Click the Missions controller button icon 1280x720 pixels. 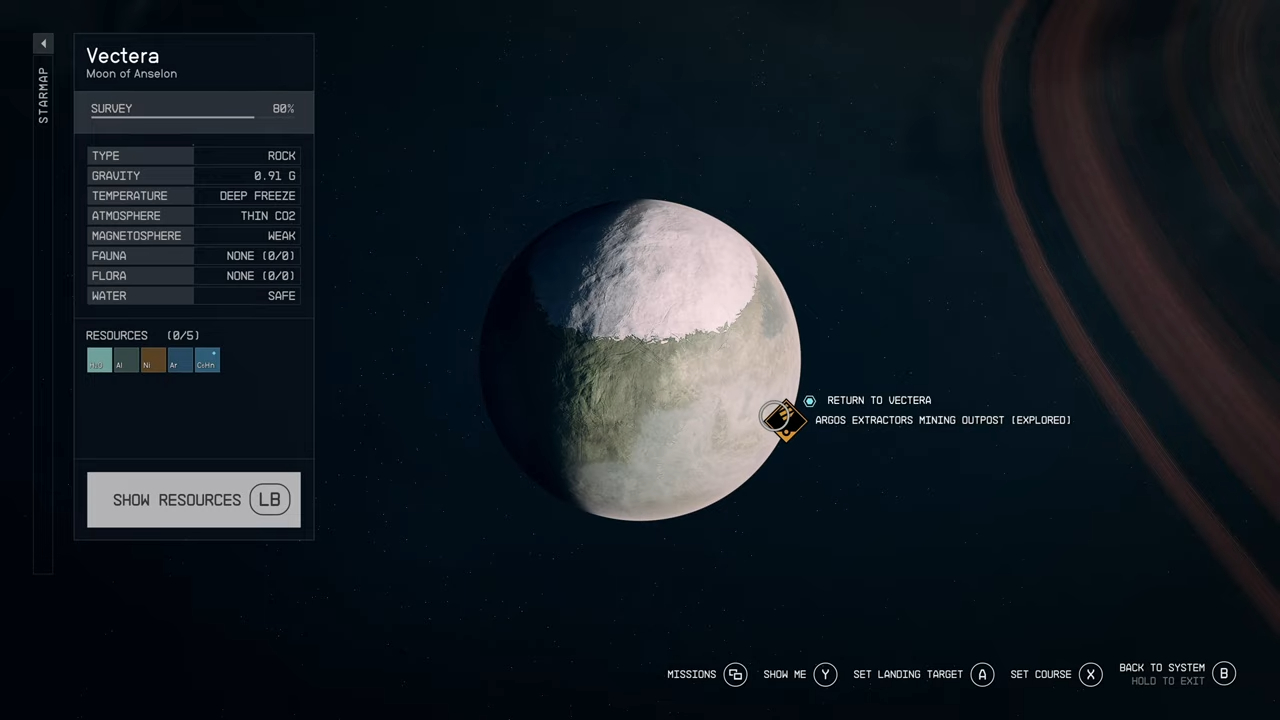coord(735,674)
